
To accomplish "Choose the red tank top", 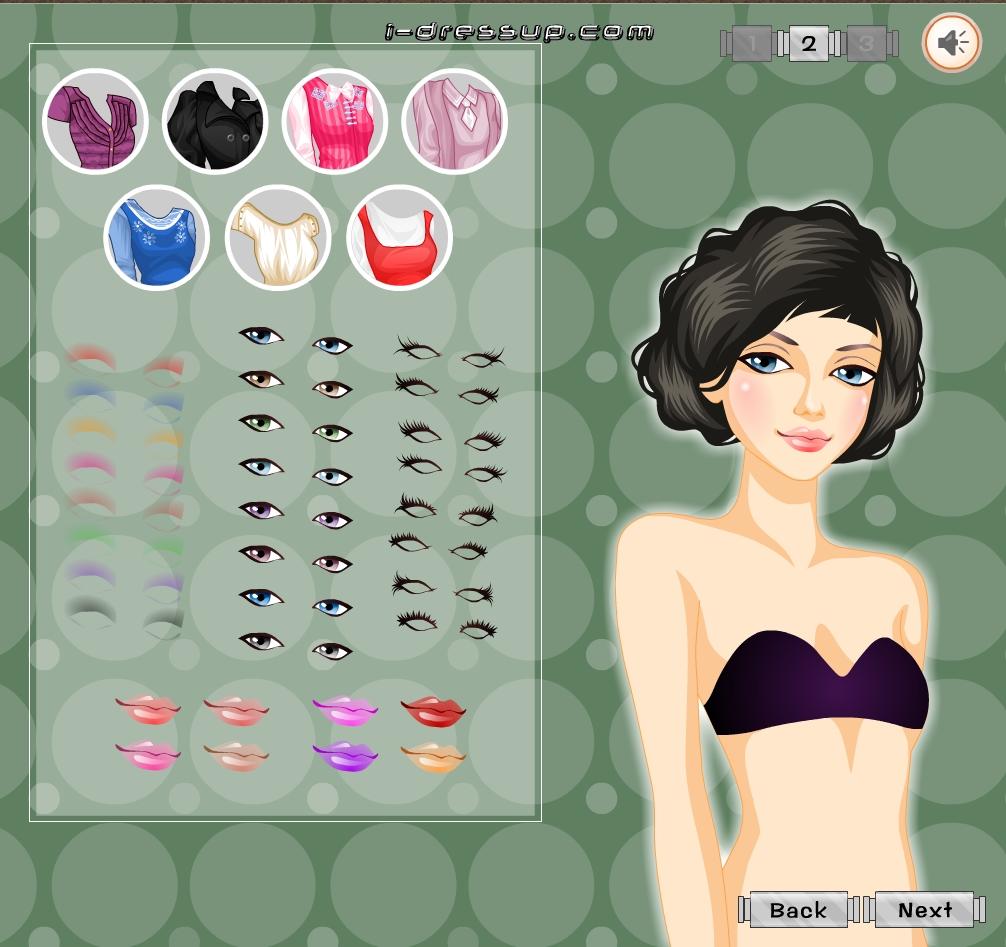I will click(x=399, y=238).
